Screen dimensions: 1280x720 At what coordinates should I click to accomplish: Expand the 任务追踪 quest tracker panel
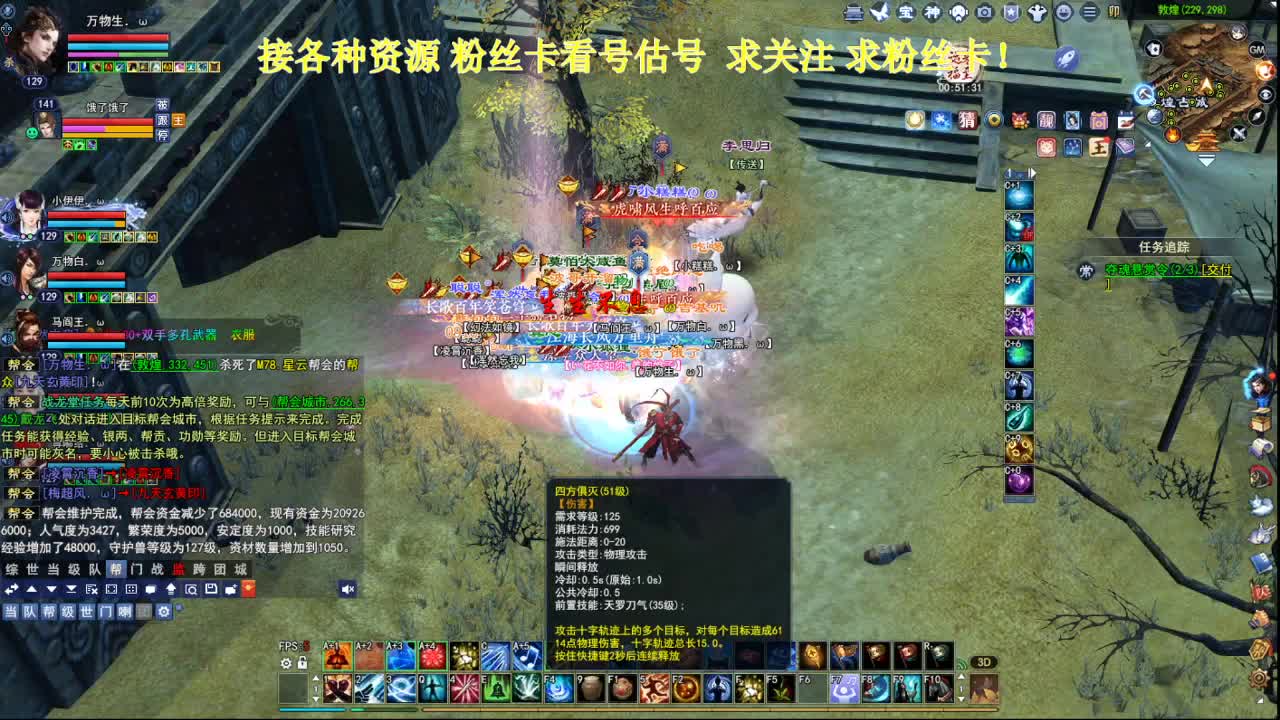(x=1164, y=246)
